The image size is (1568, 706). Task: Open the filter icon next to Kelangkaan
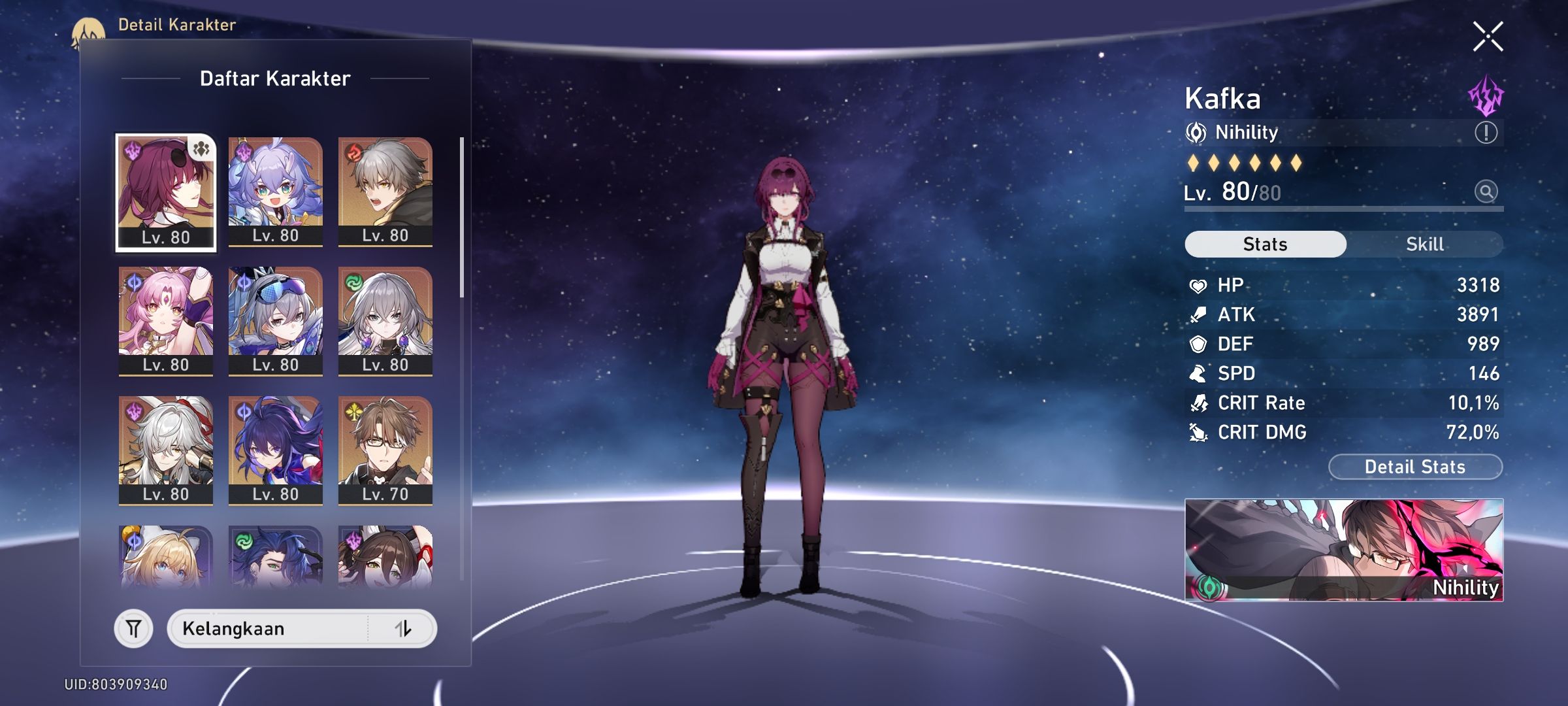click(x=134, y=629)
